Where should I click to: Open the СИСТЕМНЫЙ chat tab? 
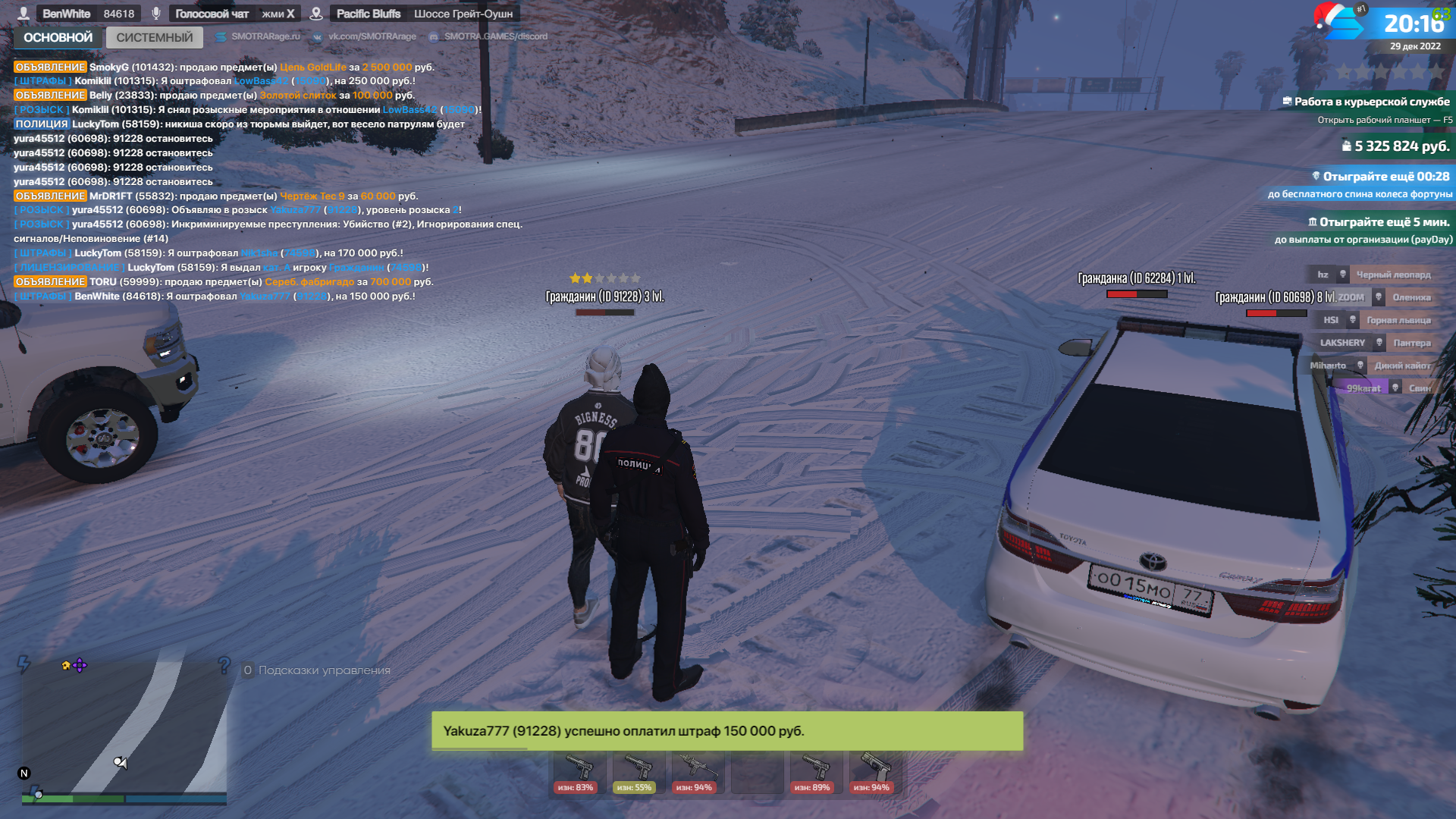[x=155, y=37]
